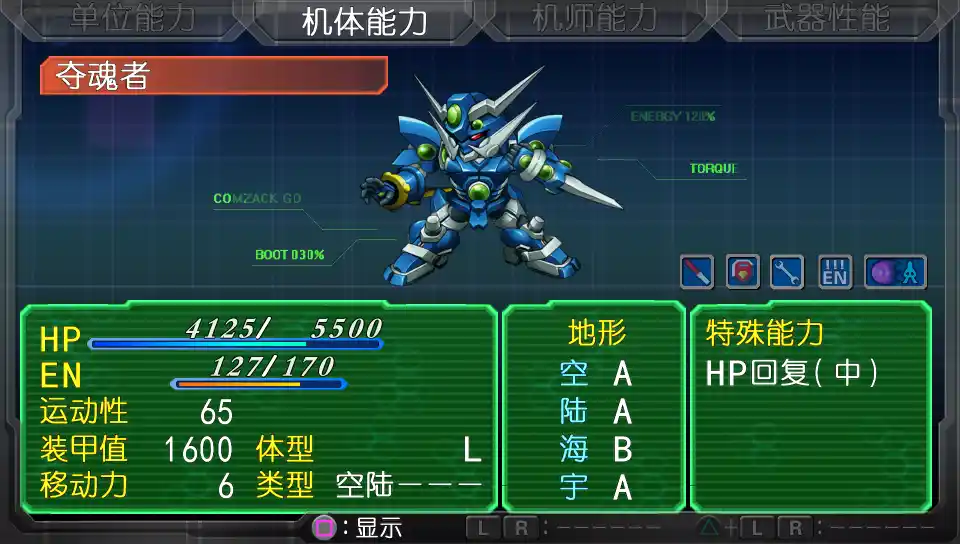The height and width of the screenshot is (544, 960).
Task: Click the red sword icon
Action: click(x=696, y=271)
